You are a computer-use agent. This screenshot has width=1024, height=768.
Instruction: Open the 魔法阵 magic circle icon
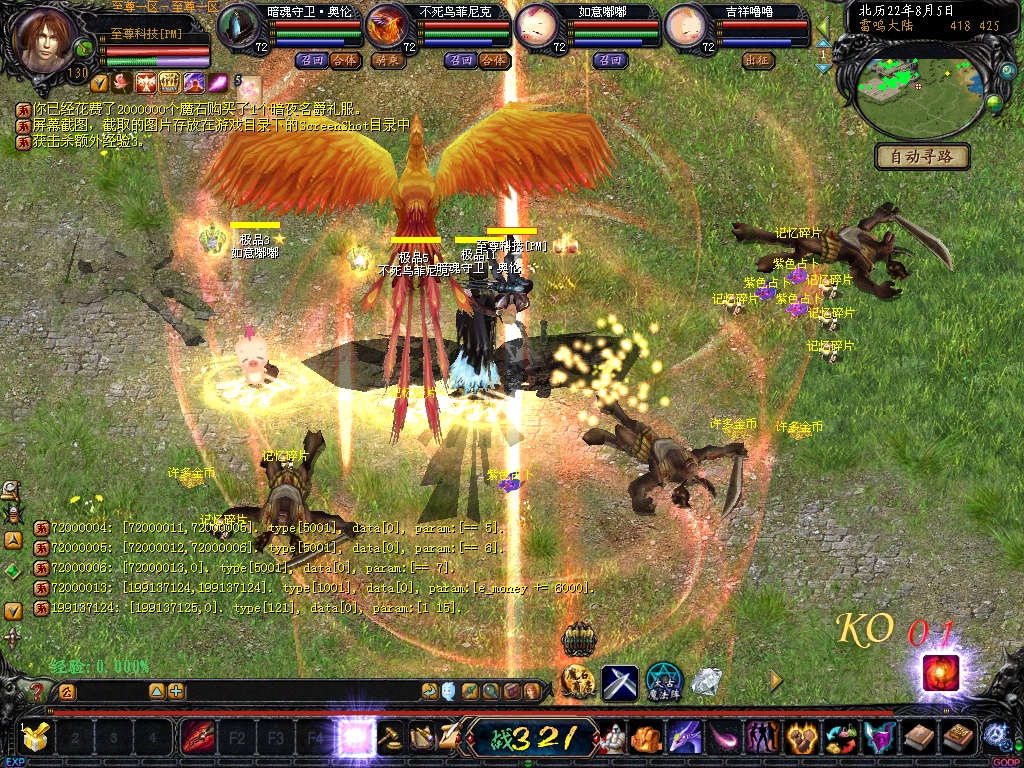coord(663,682)
